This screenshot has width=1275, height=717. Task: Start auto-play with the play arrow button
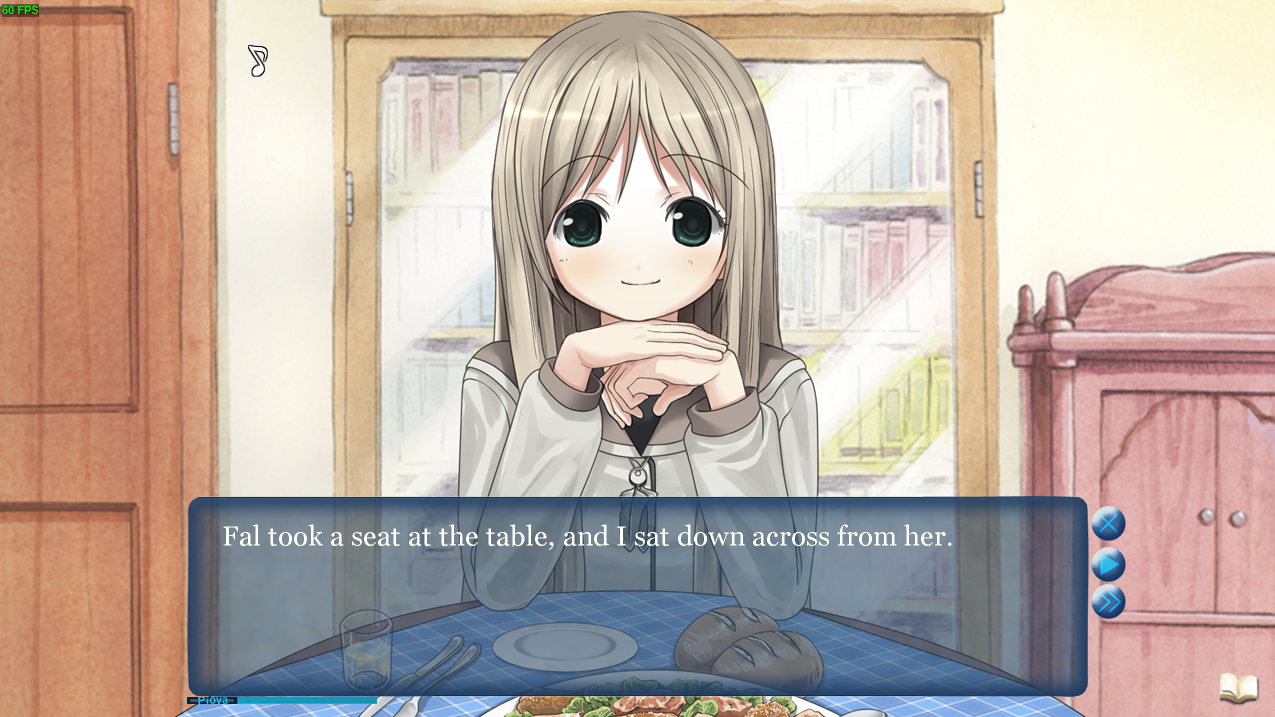1108,564
